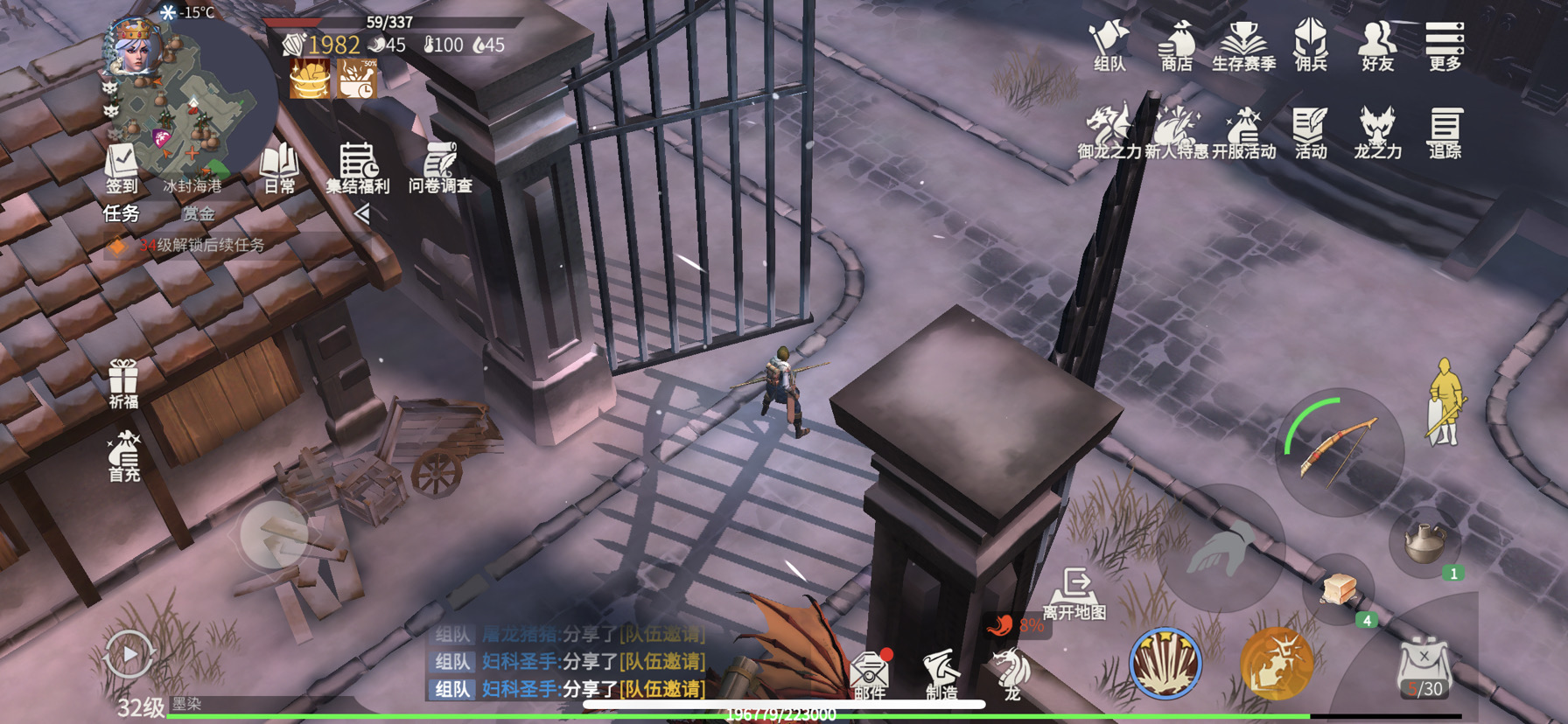The image size is (1568, 724).
Task: Open the 邮件 mailbox
Action: (x=870, y=674)
